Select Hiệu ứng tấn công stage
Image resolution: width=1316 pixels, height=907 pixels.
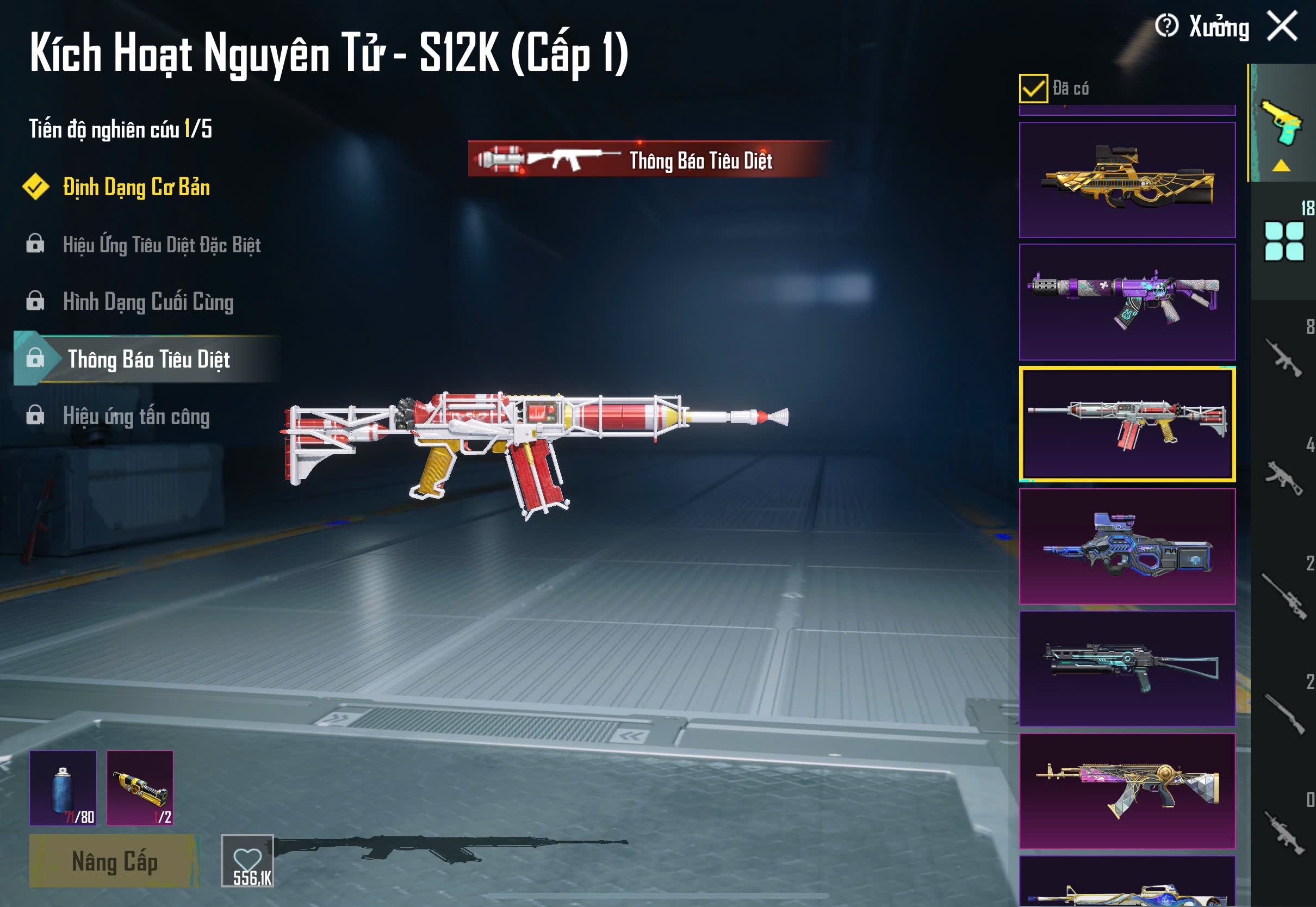(x=136, y=417)
